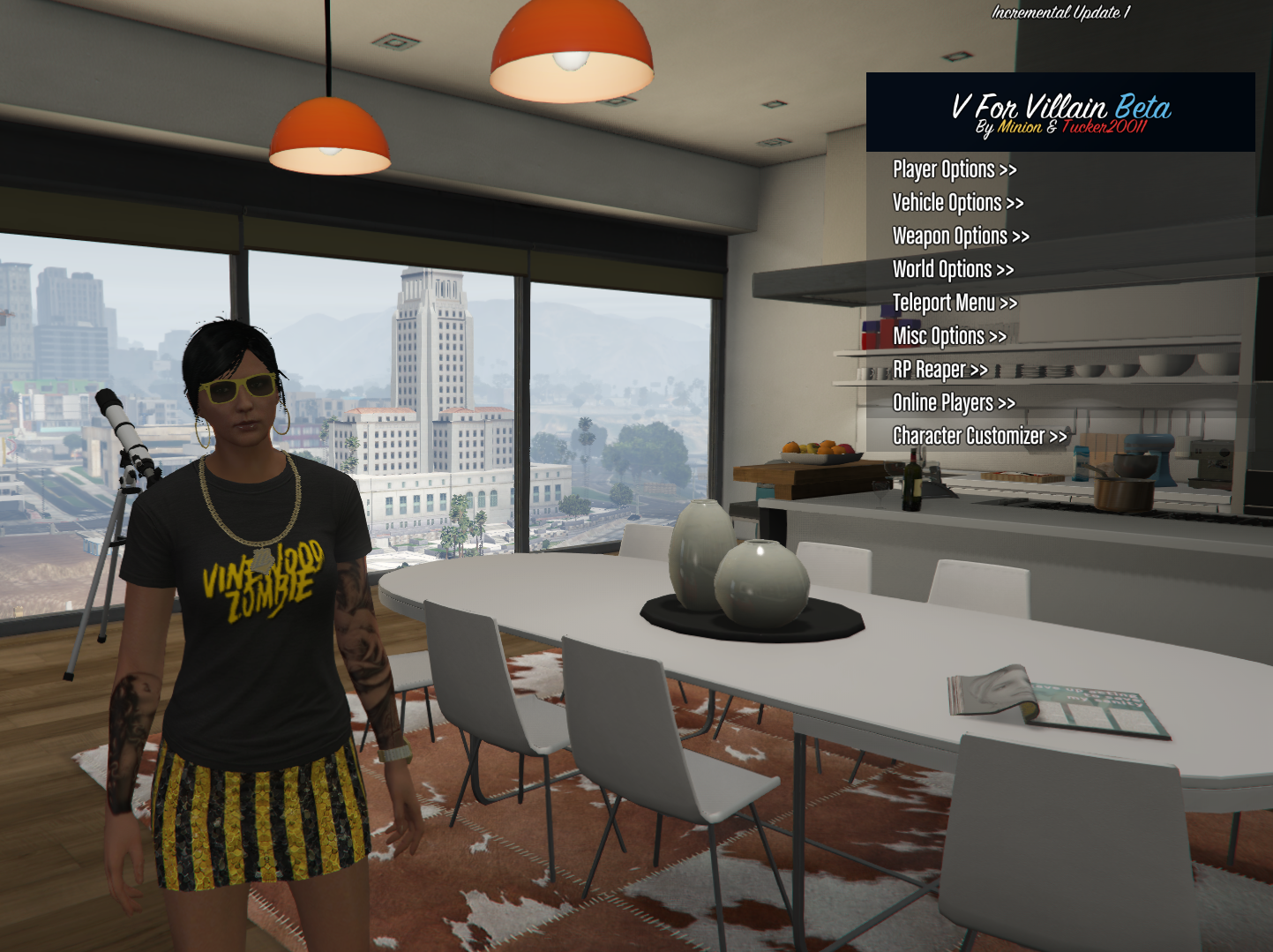This screenshot has height=952, width=1273.
Task: Open the Character Customizer
Action: coord(979,436)
